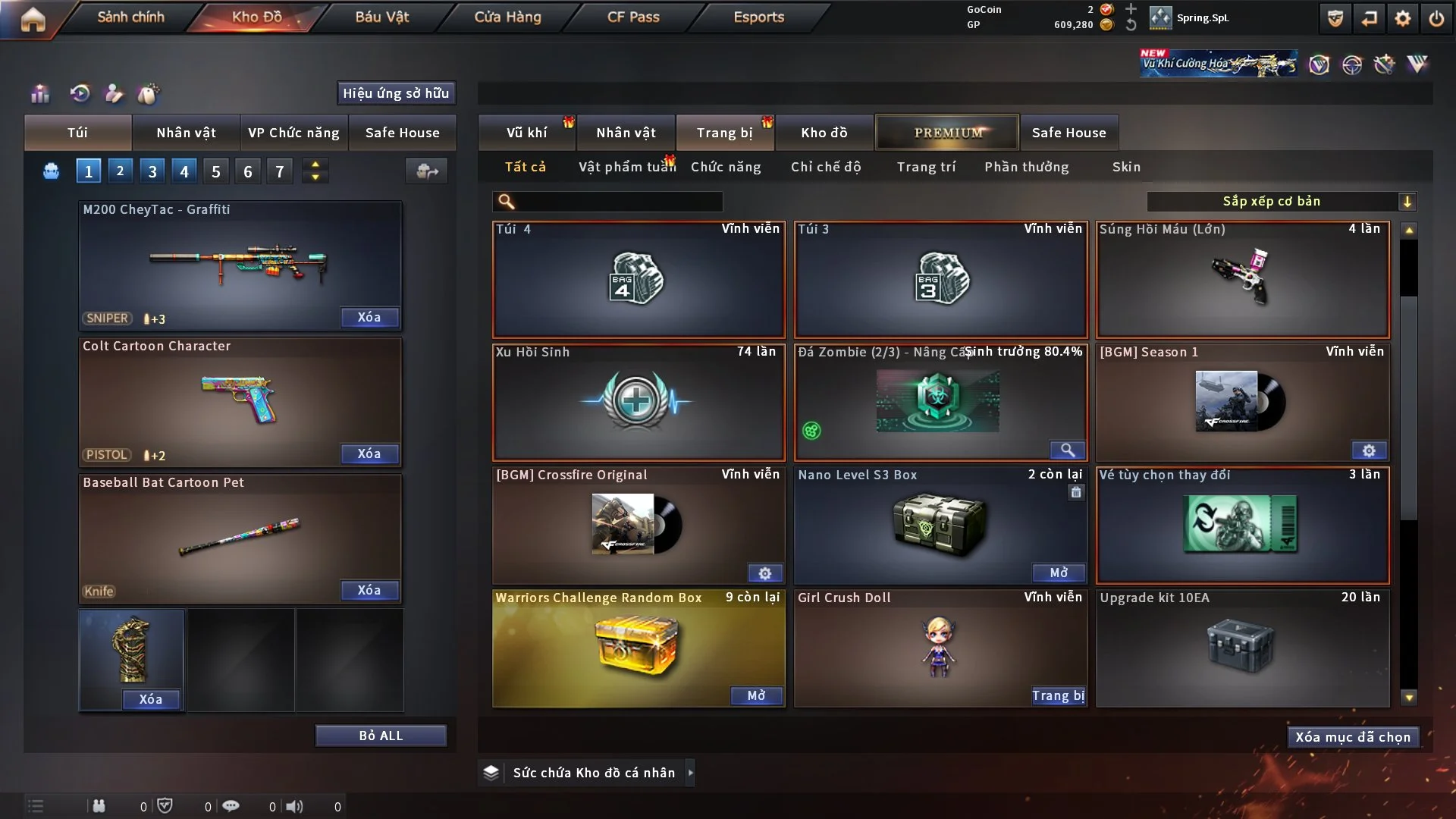Screen dimensions: 1456x819
Task: Show the Chức năng filter category
Action: point(725,167)
